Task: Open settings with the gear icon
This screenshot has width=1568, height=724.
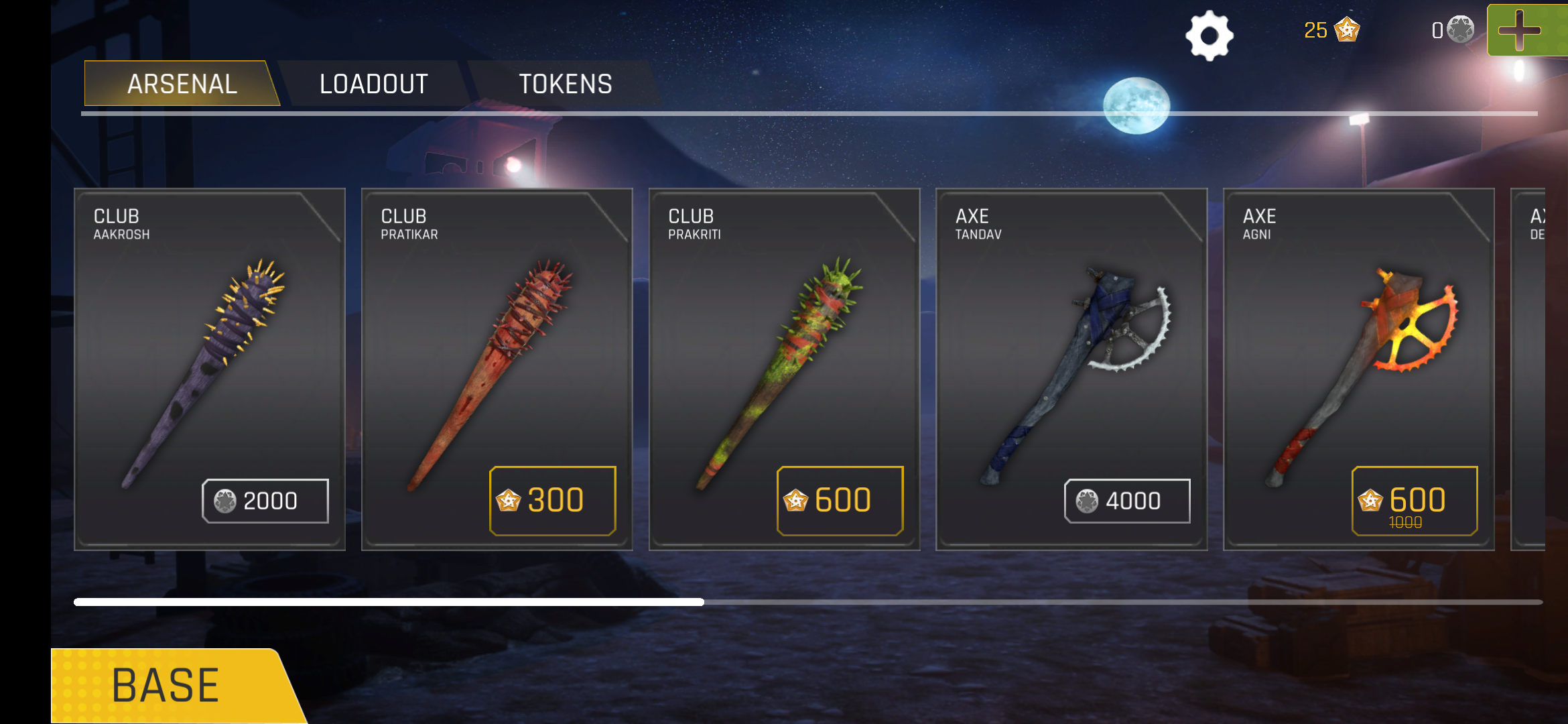Action: [x=1209, y=35]
